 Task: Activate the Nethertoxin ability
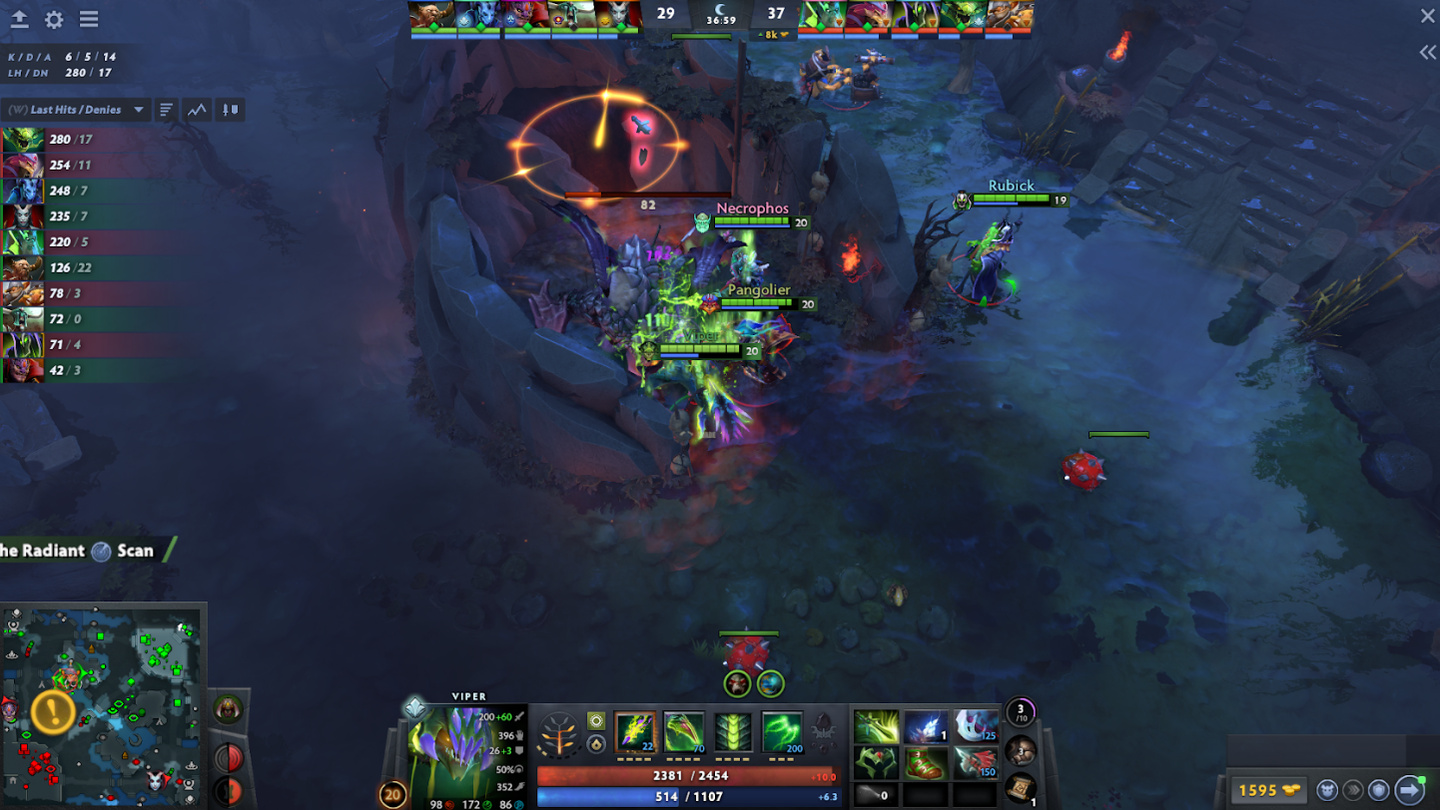point(684,732)
